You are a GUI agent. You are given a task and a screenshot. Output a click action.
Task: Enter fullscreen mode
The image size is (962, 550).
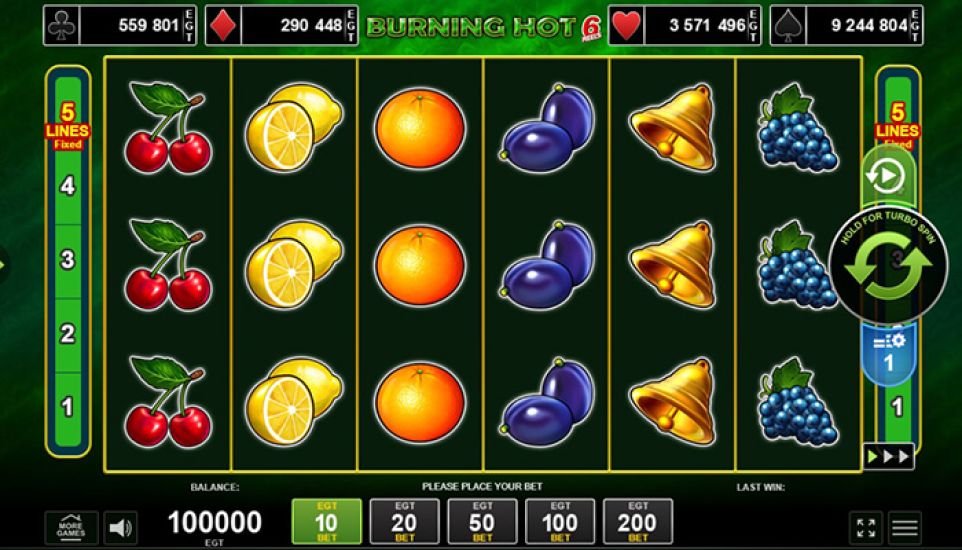pyautogui.click(x=866, y=527)
